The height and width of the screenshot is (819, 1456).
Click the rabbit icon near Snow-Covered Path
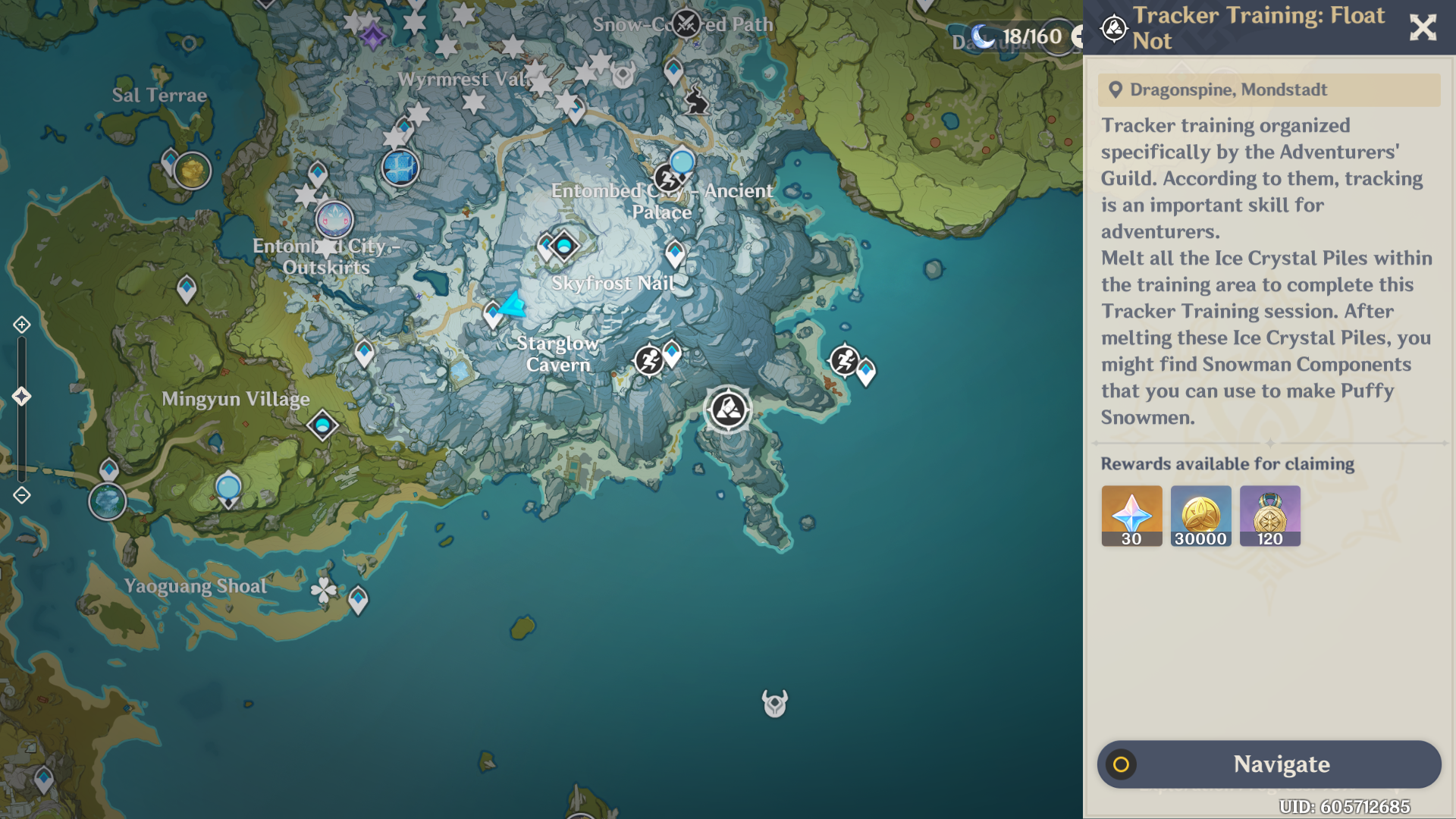(695, 102)
